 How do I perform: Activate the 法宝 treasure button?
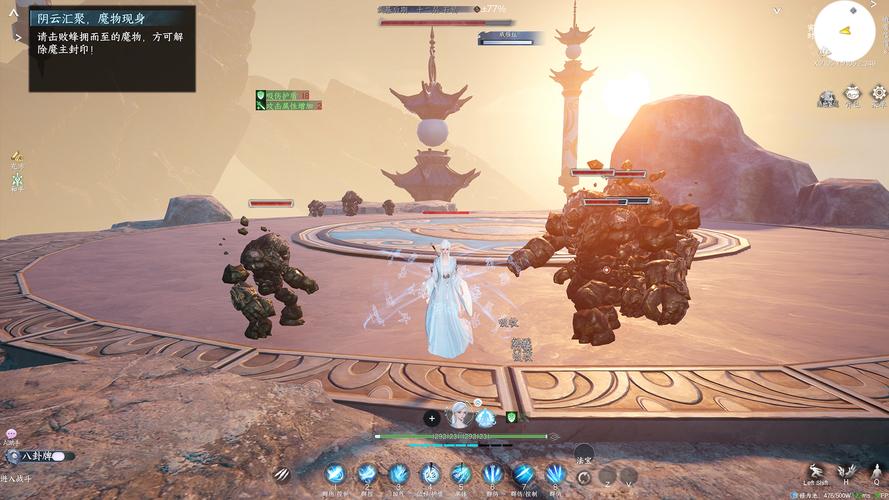[x=583, y=455]
